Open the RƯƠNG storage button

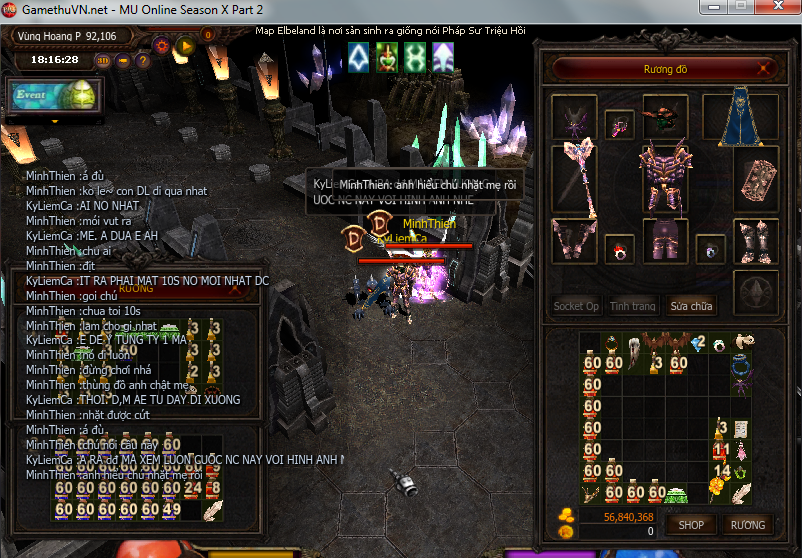click(747, 524)
